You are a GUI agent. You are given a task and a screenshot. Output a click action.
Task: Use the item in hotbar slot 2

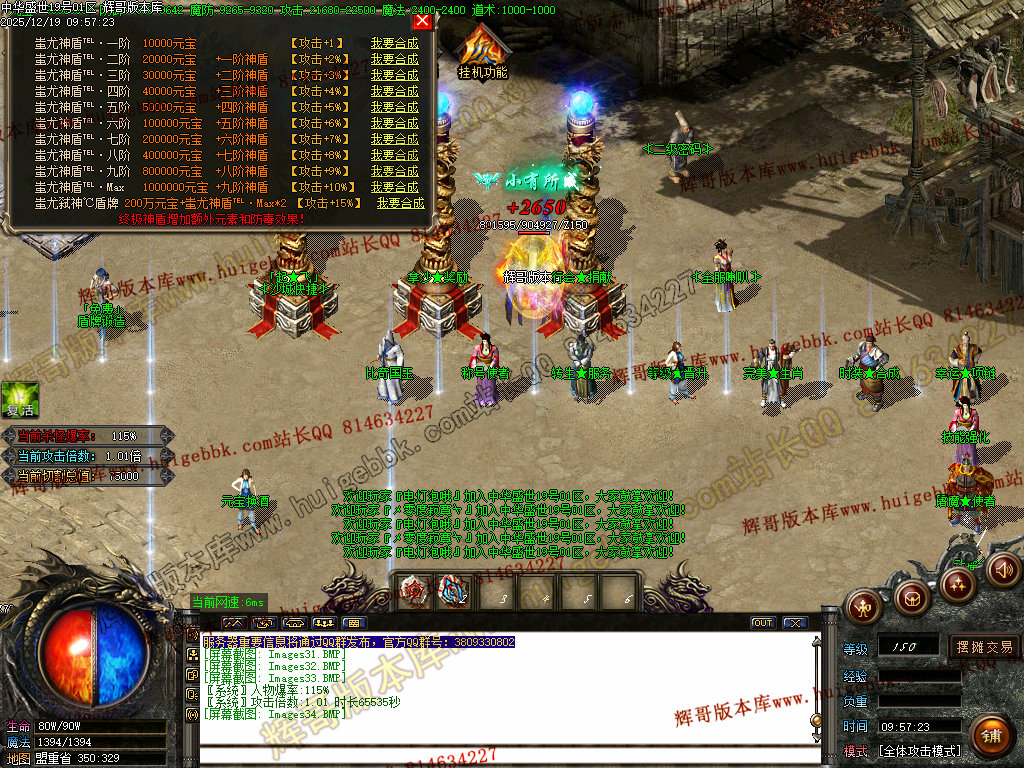pos(454,592)
